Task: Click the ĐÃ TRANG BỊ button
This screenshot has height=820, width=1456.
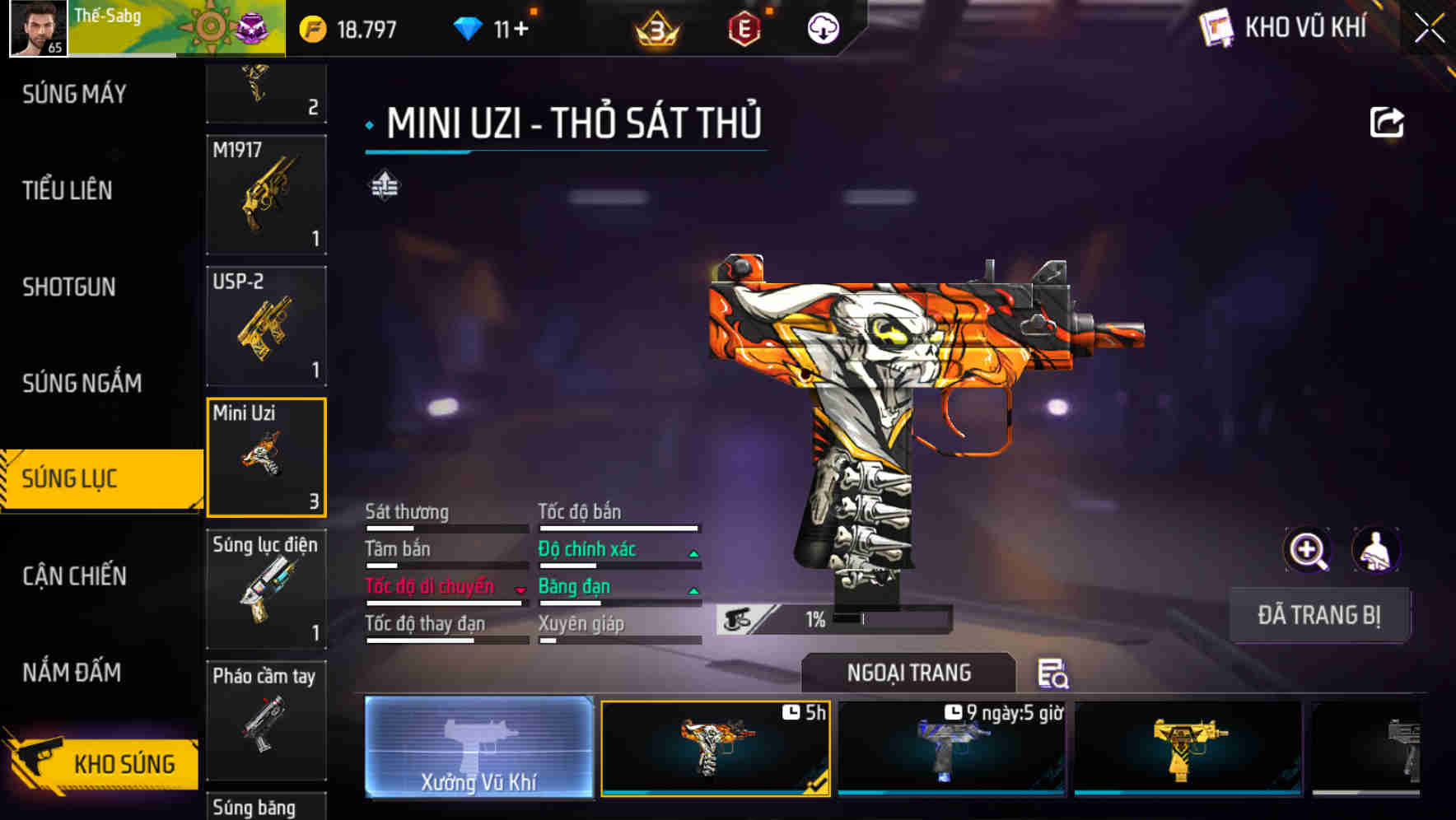Action: [x=1320, y=614]
